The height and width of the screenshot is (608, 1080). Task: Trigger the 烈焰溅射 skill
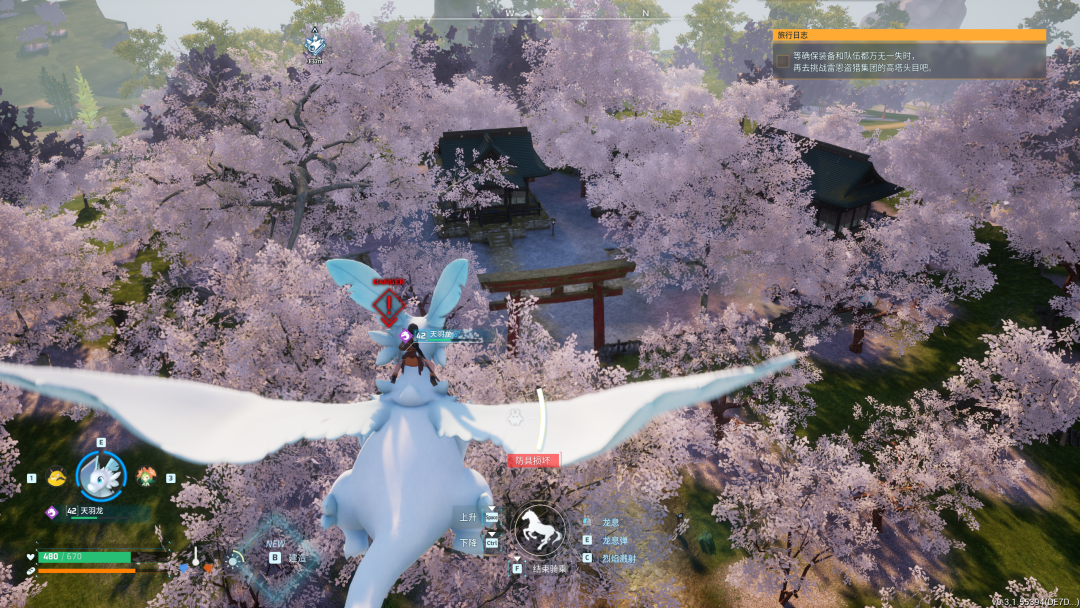coord(617,557)
